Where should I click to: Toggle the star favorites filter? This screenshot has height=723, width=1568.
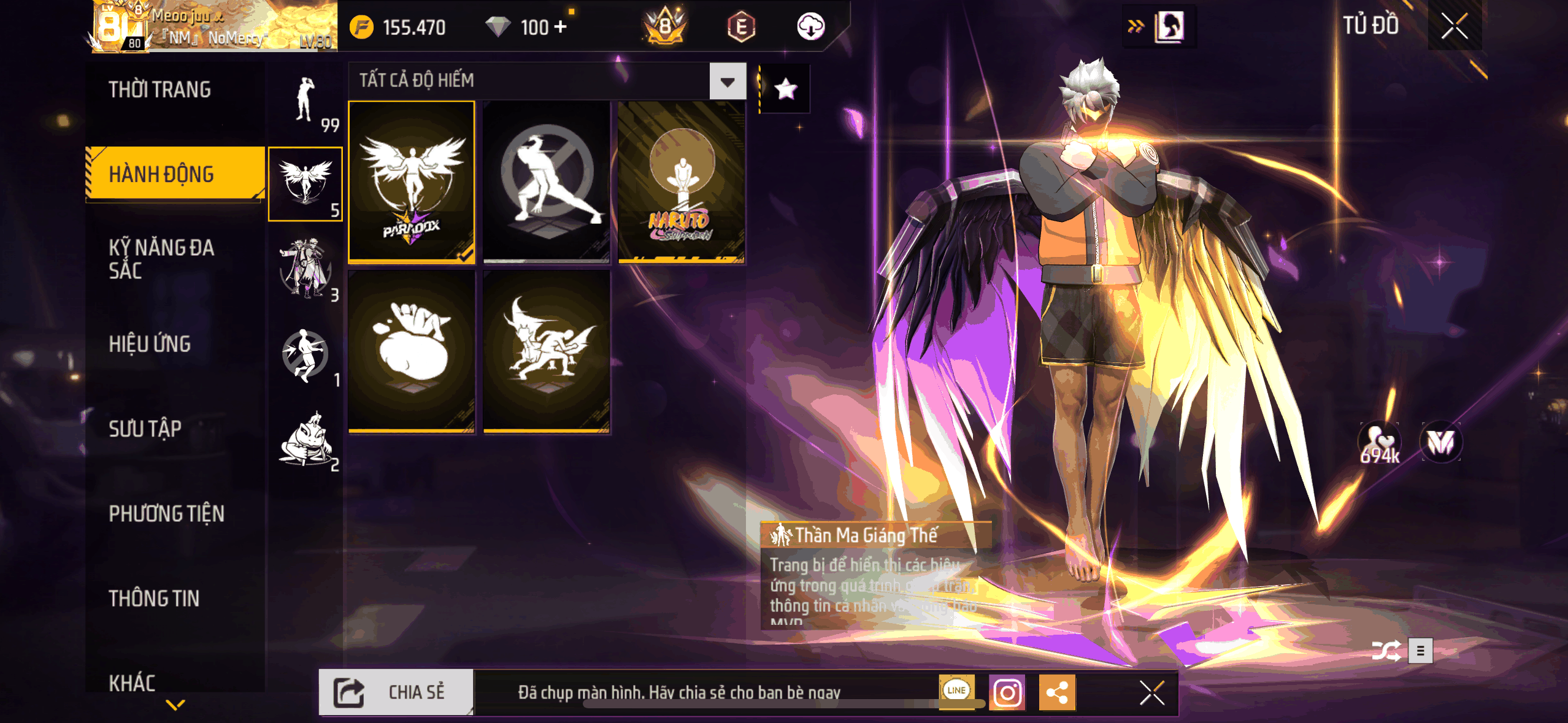(x=786, y=90)
